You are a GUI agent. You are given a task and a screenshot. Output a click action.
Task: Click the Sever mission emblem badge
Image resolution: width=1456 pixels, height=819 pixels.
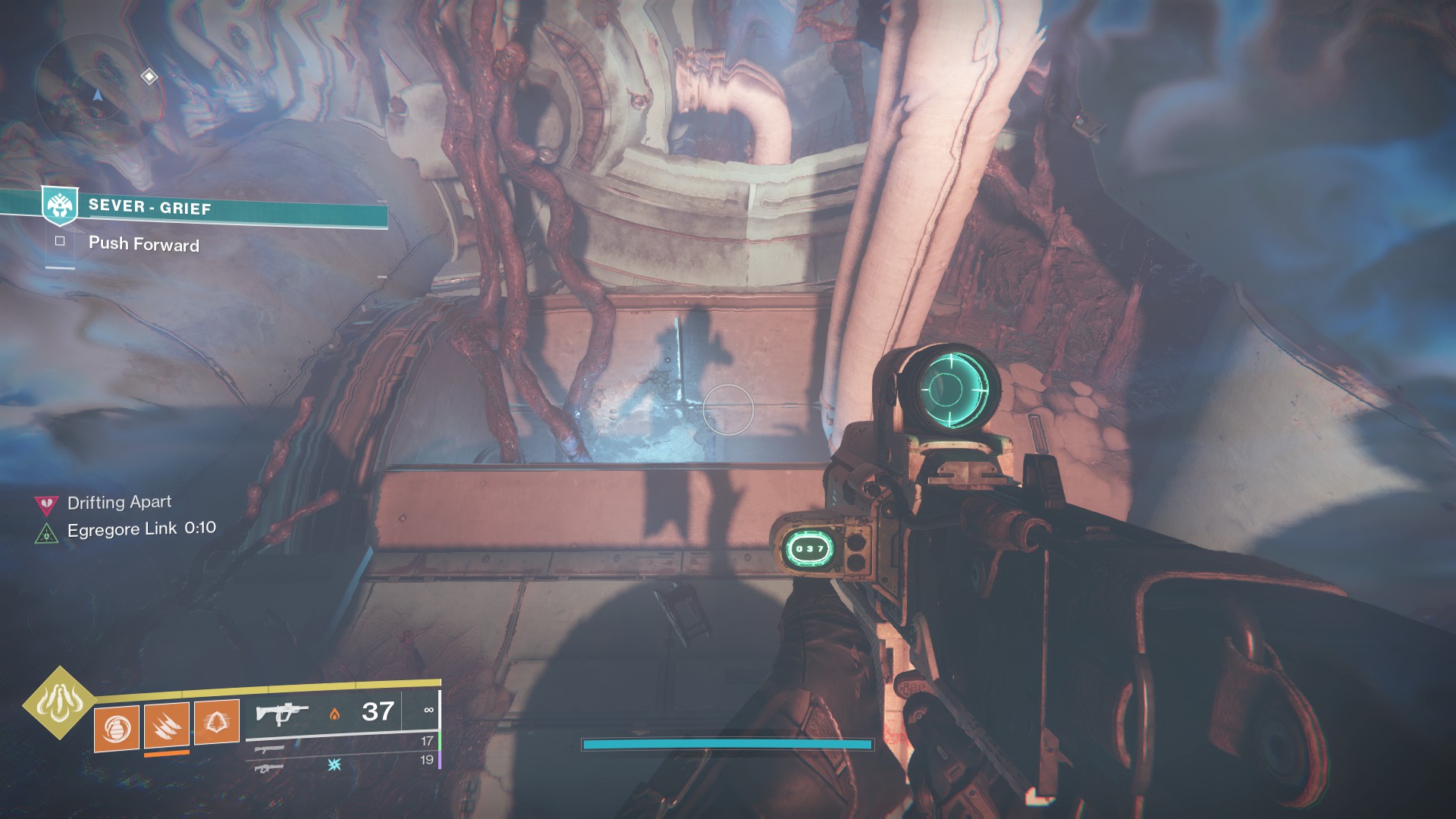[x=60, y=206]
